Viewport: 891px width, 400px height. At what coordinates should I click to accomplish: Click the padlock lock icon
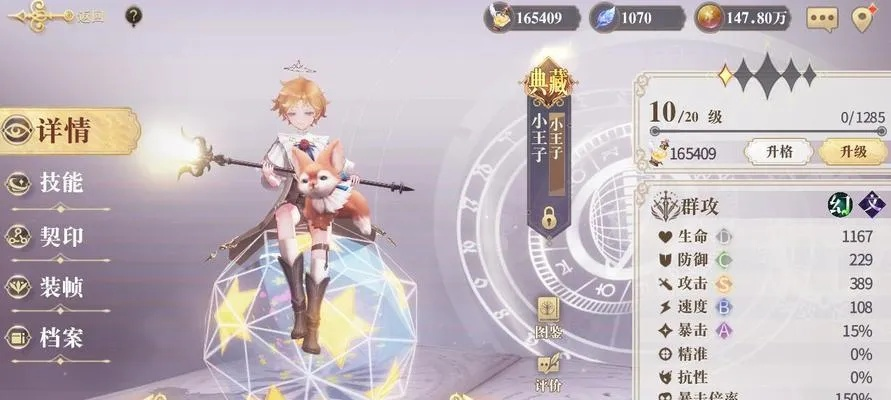tap(549, 214)
